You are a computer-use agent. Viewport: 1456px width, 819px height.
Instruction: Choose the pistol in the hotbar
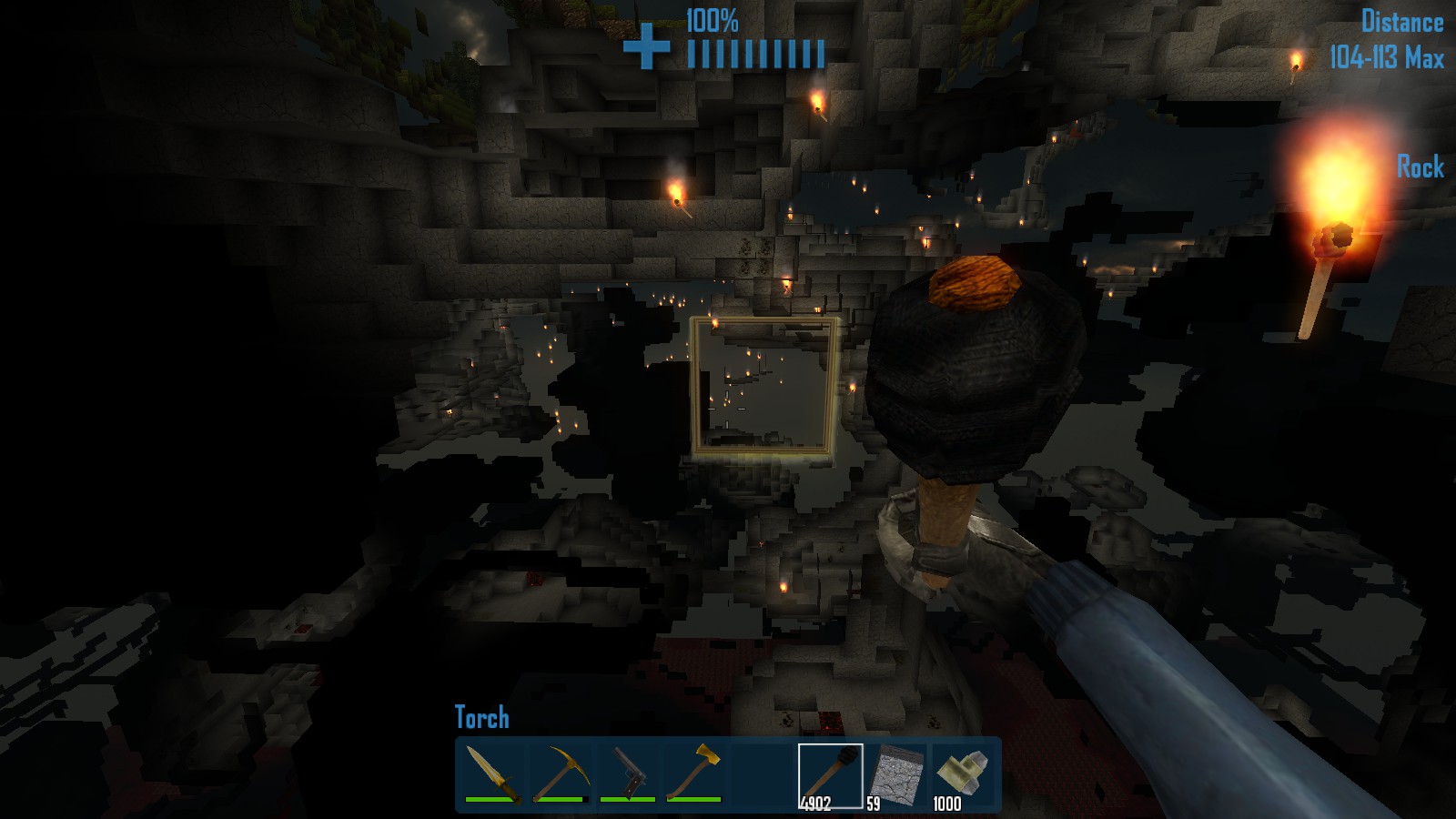point(627,773)
